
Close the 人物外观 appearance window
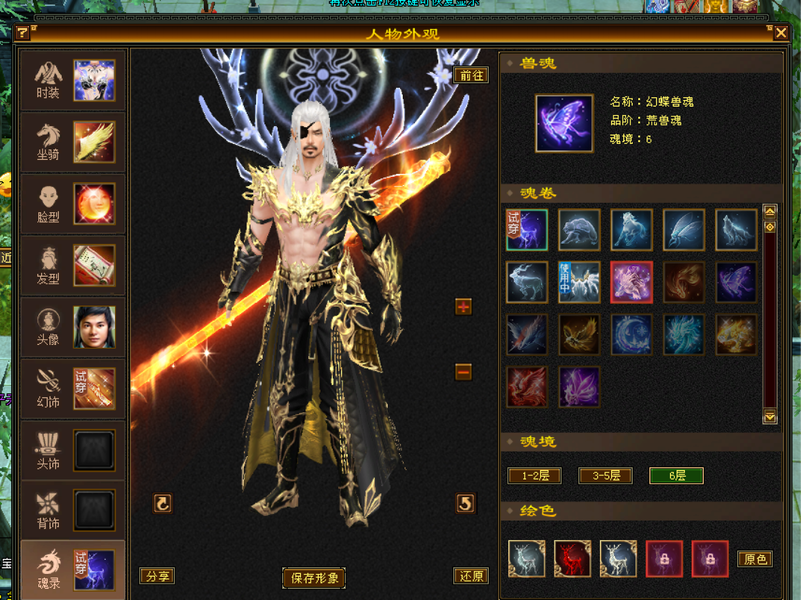pos(781,33)
